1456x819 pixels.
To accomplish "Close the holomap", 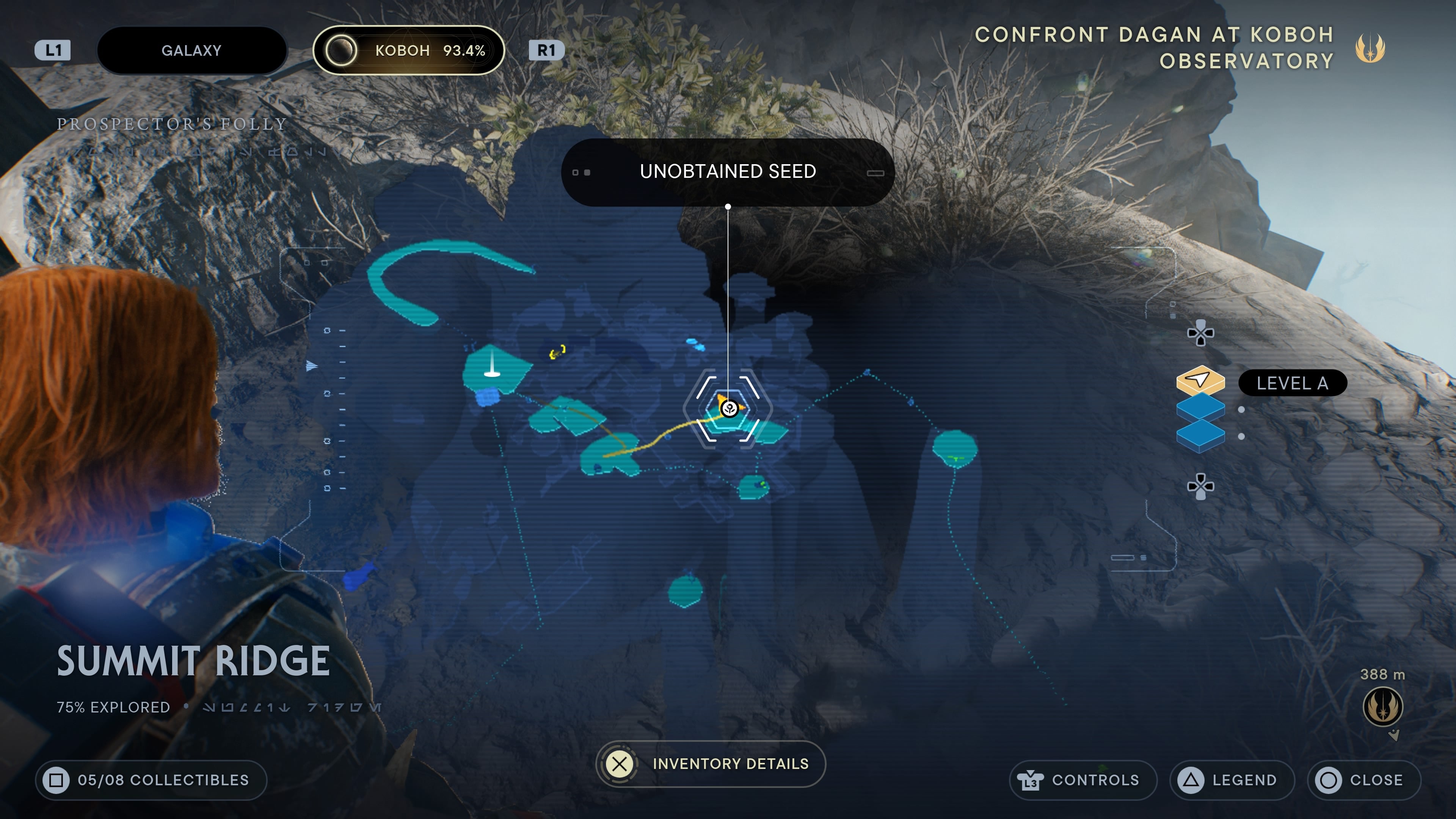I will point(1363,780).
